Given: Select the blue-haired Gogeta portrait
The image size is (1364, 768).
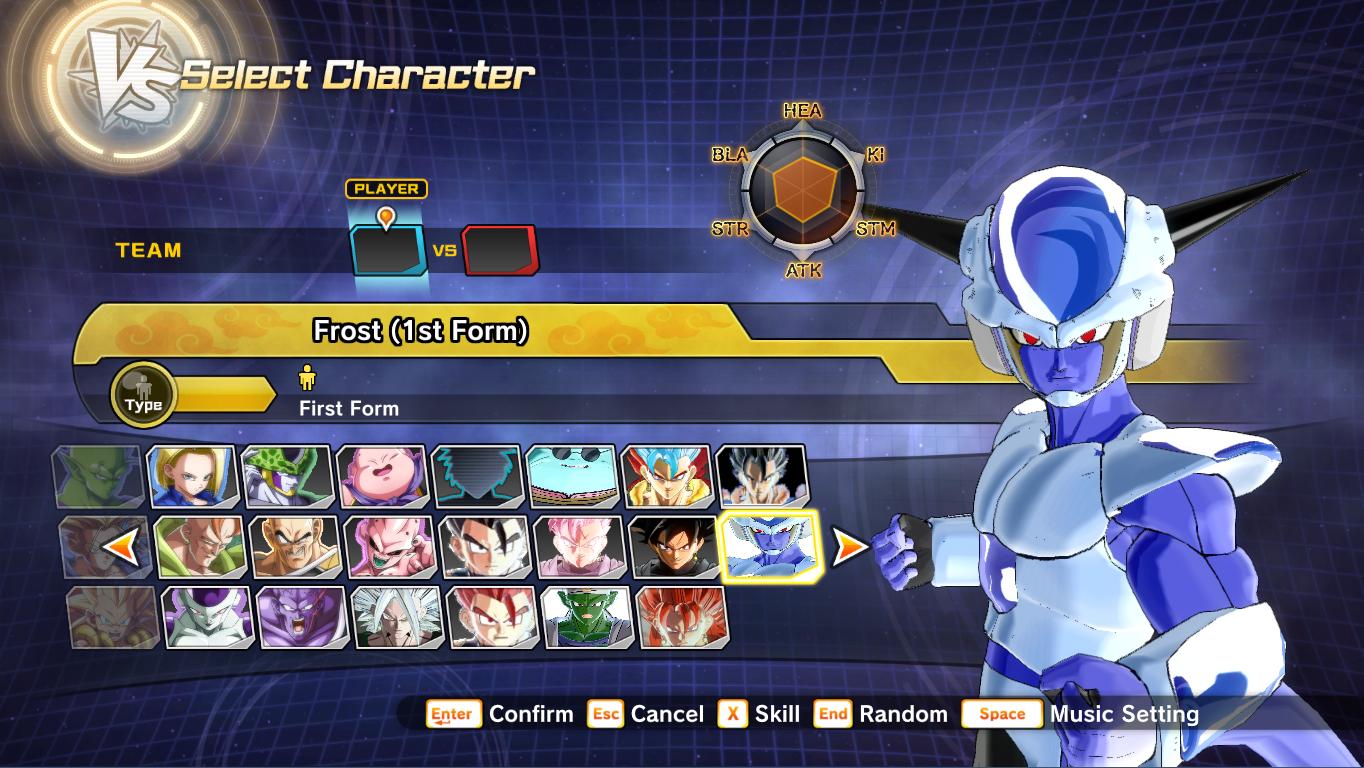Looking at the screenshot, I should pyautogui.click(x=667, y=477).
